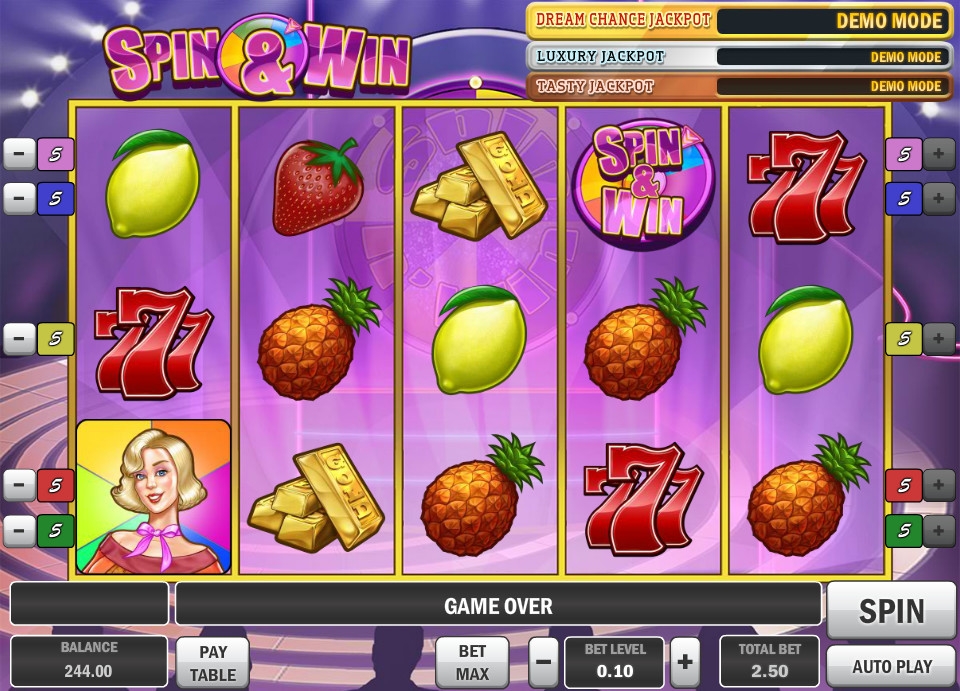Viewport: 960px width, 691px height.
Task: Spin the reels with the SPIN button
Action: point(891,610)
